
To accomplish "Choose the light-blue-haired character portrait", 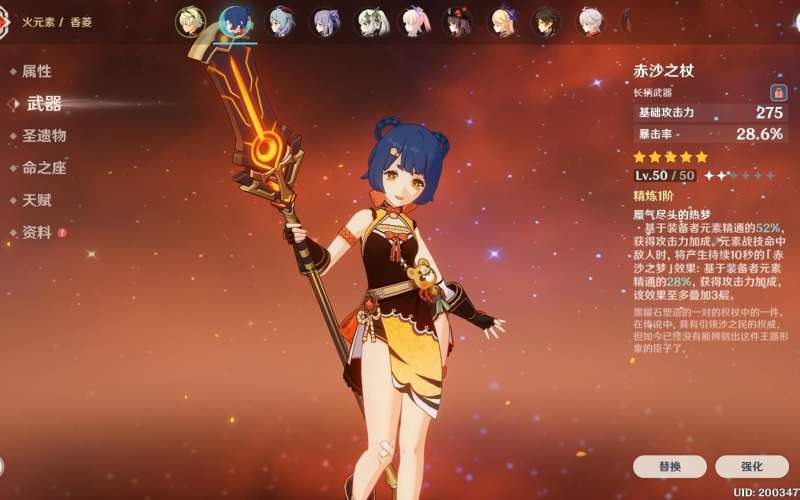I will click(281, 21).
